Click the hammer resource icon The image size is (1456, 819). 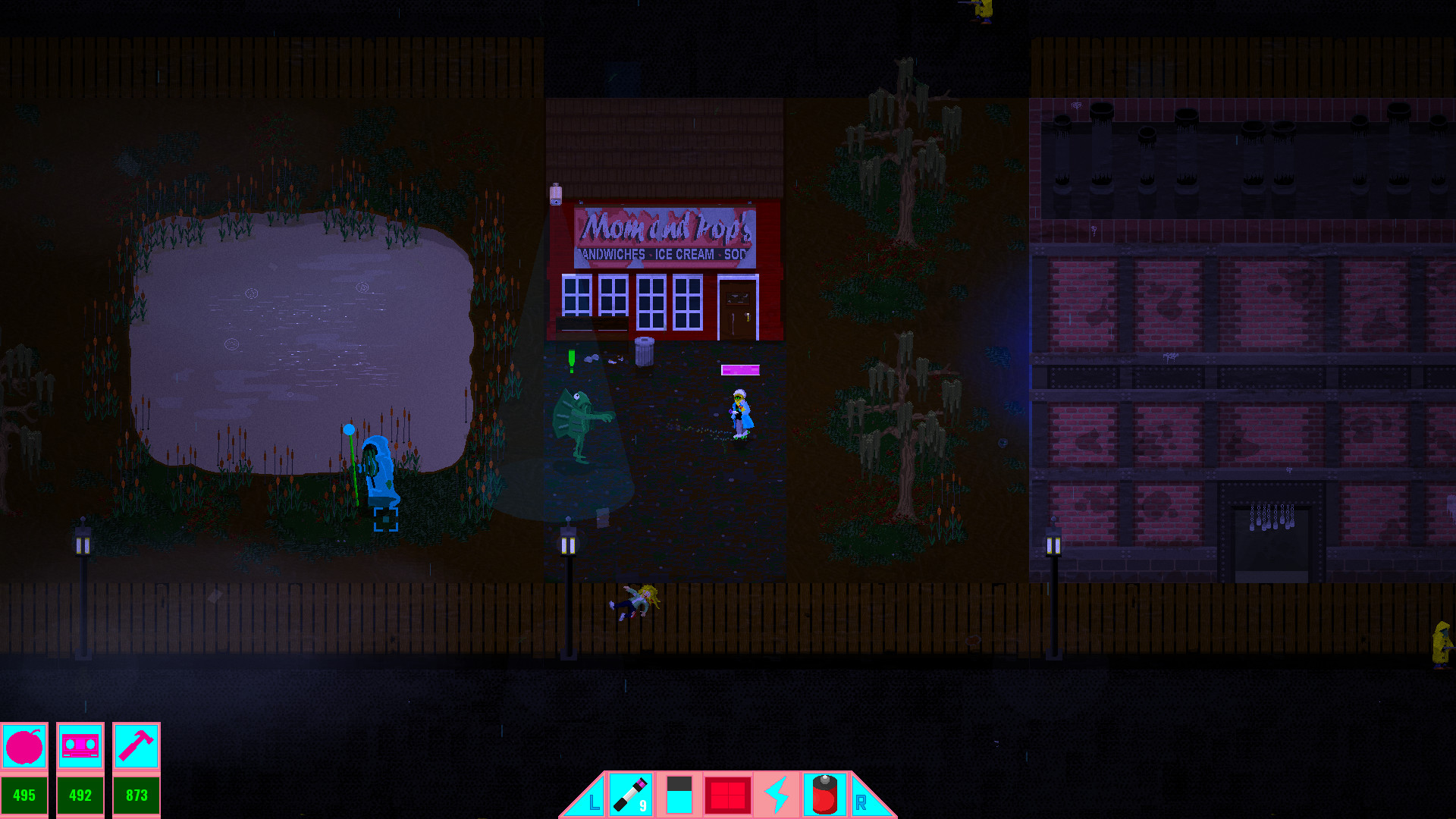136,746
